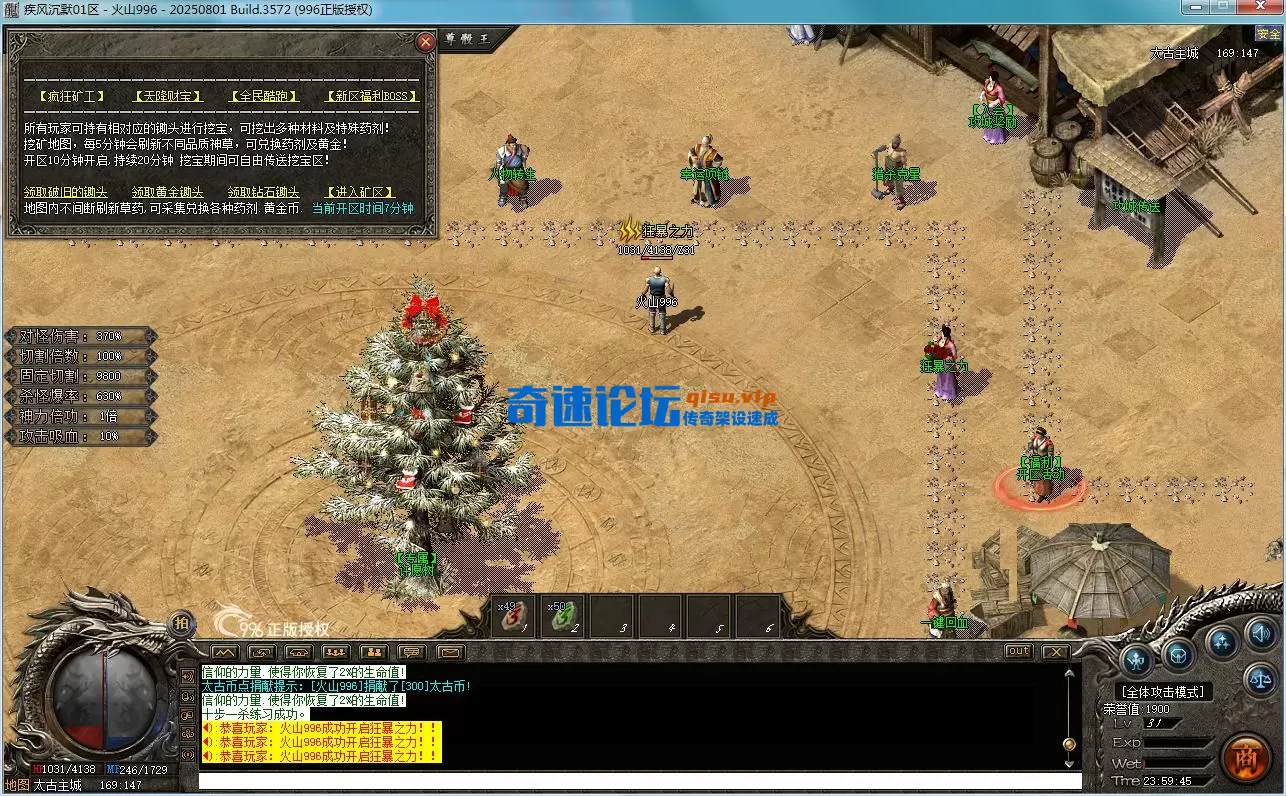
Task: Mute game sound with the speaker icon
Action: (1259, 634)
